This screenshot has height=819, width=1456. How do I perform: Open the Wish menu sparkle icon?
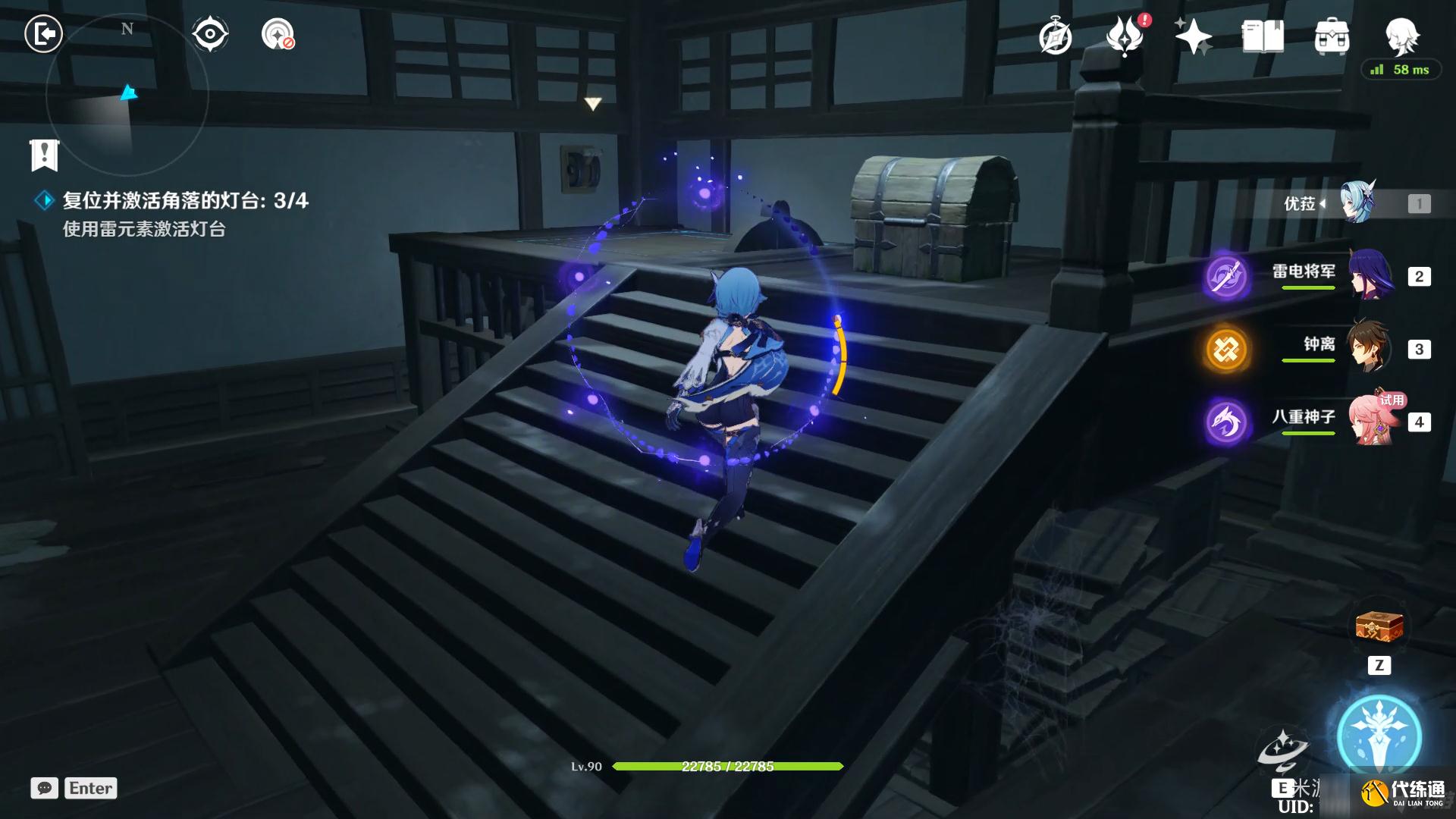1192,35
